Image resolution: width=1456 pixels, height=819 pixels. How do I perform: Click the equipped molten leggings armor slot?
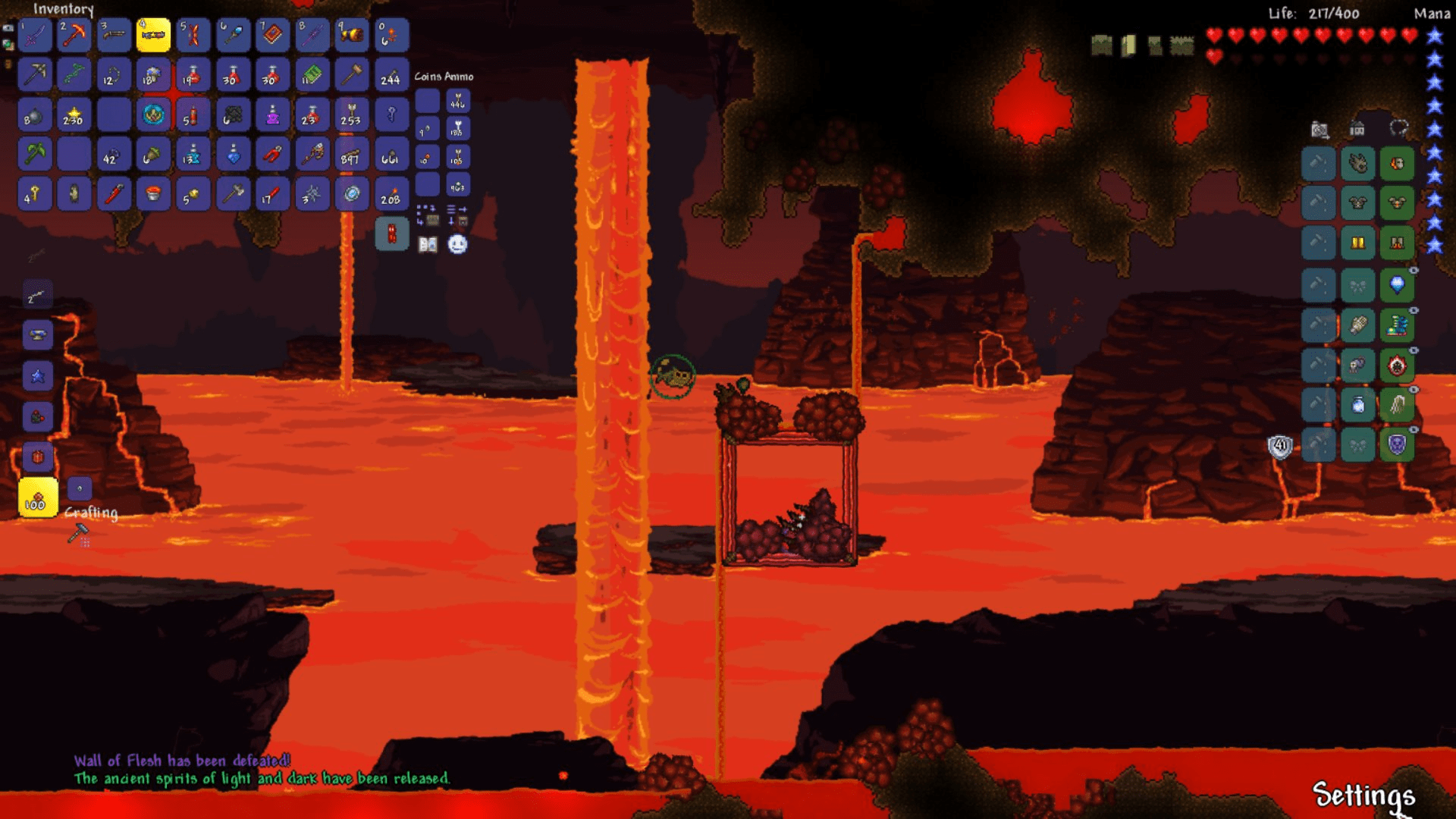pos(1398,243)
